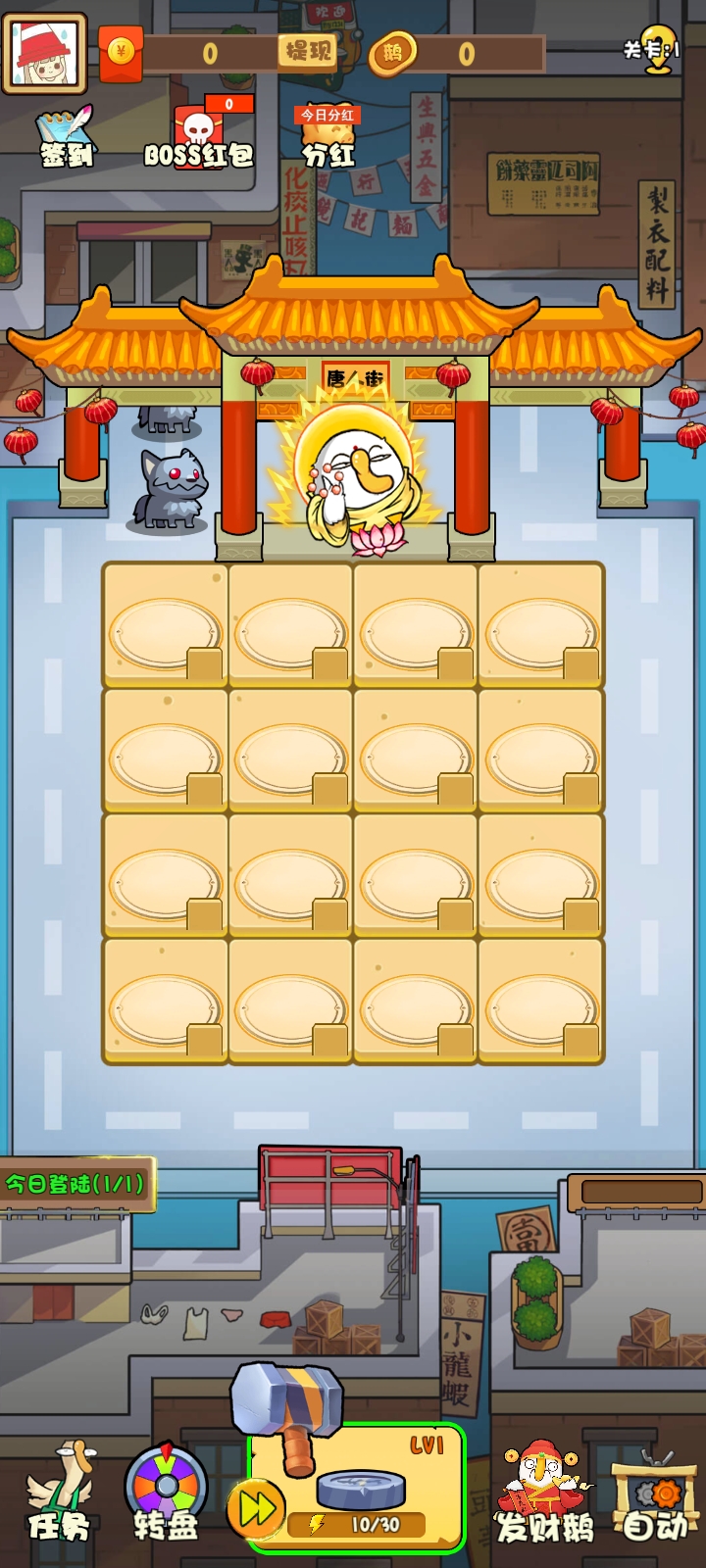Open the 签到 daily check-in
The height and width of the screenshot is (1568, 706).
[67, 138]
